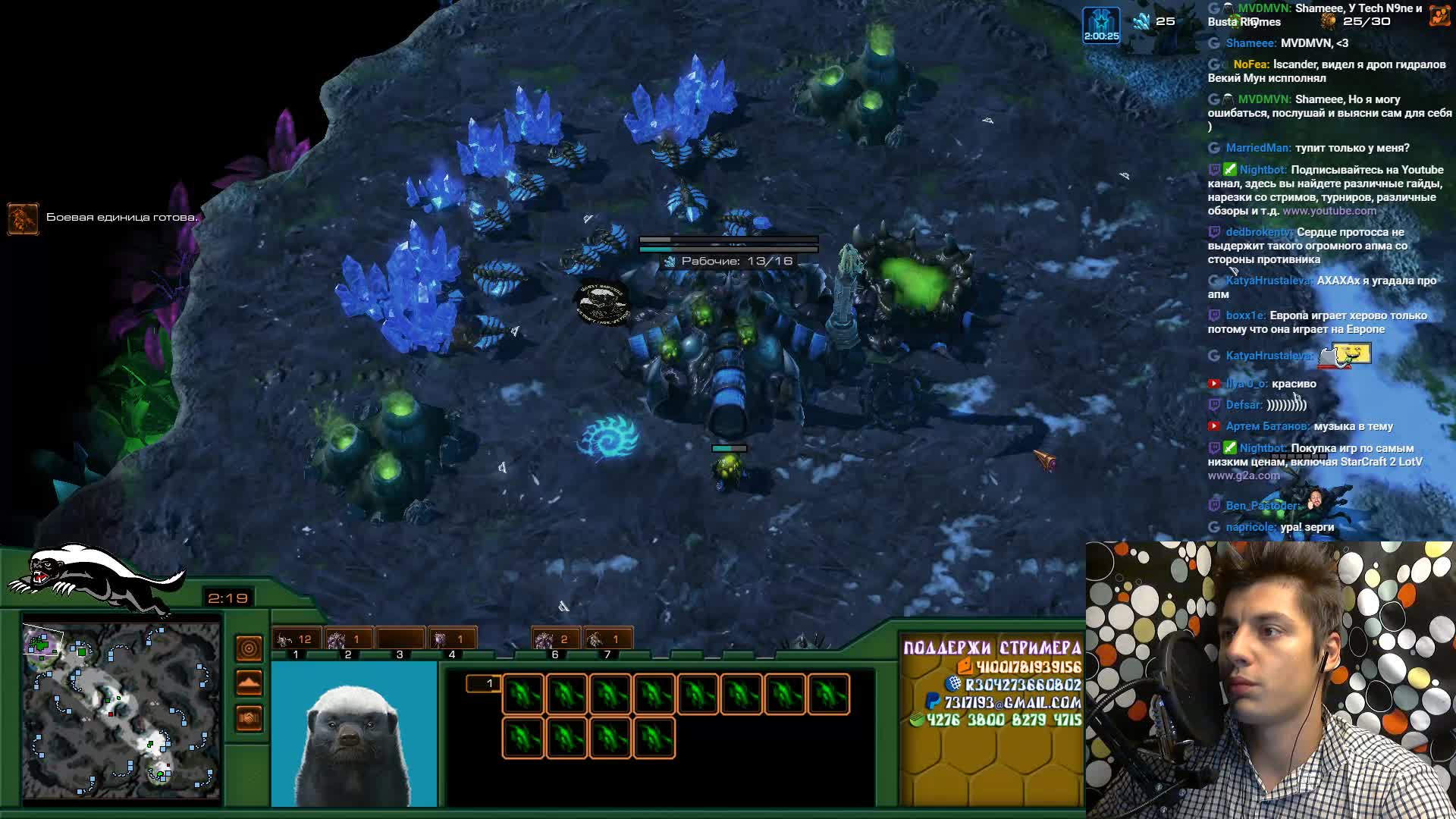Select control group 2
The height and width of the screenshot is (819, 1456).
[x=348, y=640]
